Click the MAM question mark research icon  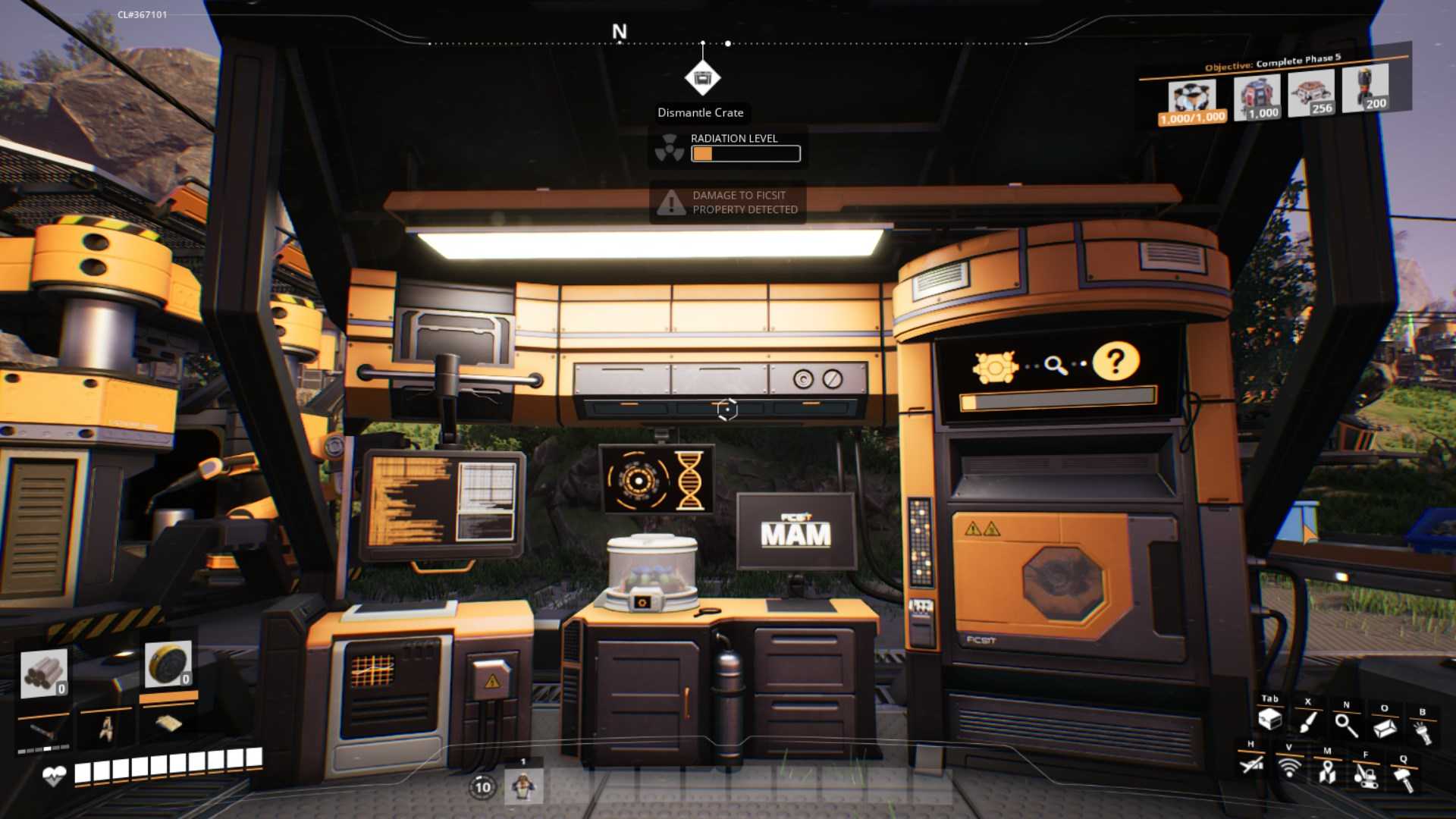(1116, 362)
